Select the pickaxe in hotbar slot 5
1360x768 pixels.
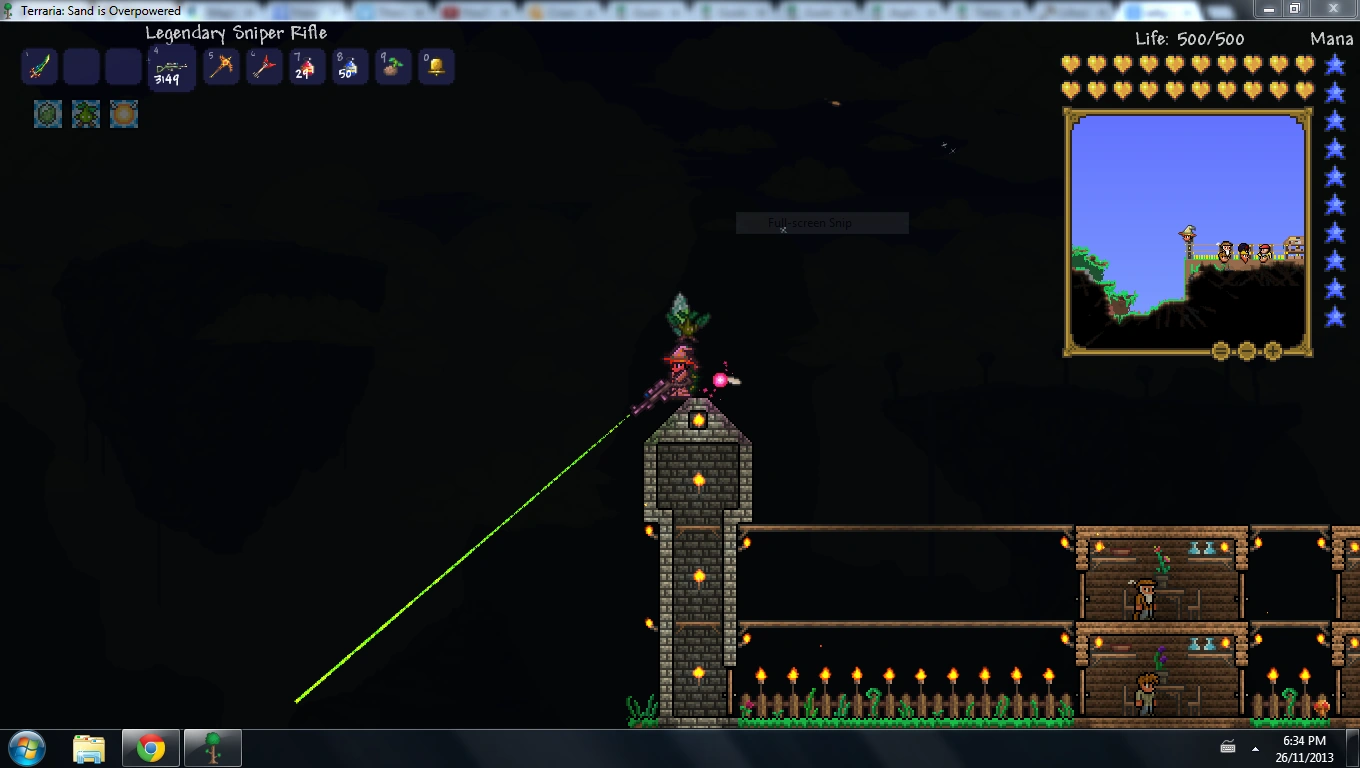(x=221, y=66)
